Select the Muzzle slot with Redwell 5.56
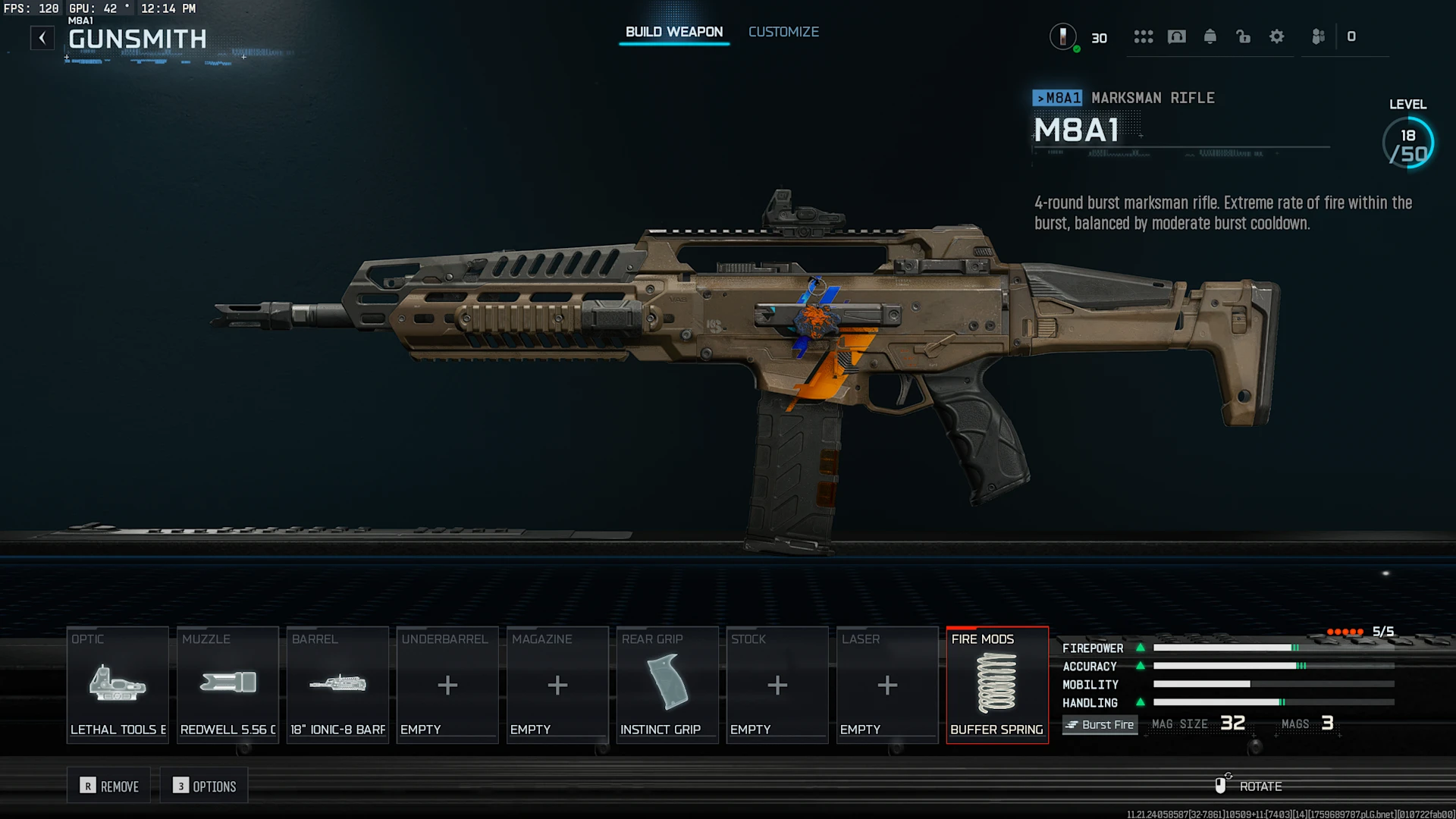1456x819 pixels. click(227, 685)
